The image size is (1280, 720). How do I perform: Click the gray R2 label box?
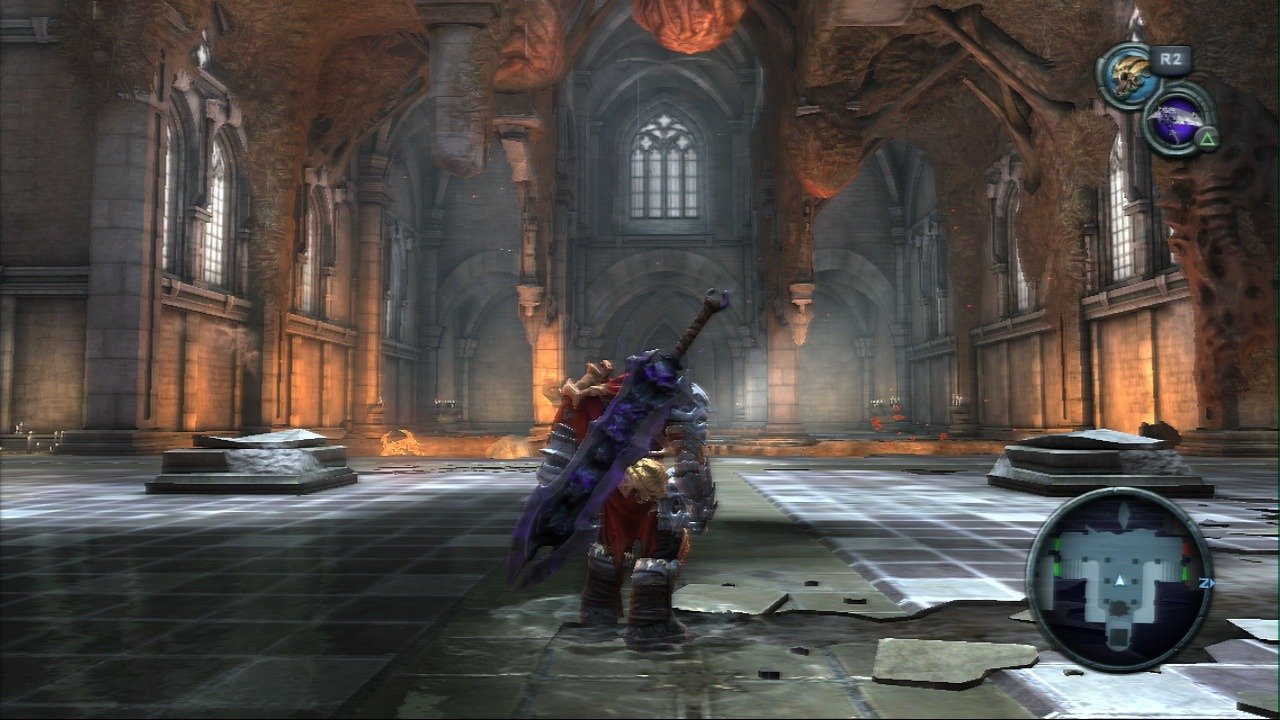1170,58
